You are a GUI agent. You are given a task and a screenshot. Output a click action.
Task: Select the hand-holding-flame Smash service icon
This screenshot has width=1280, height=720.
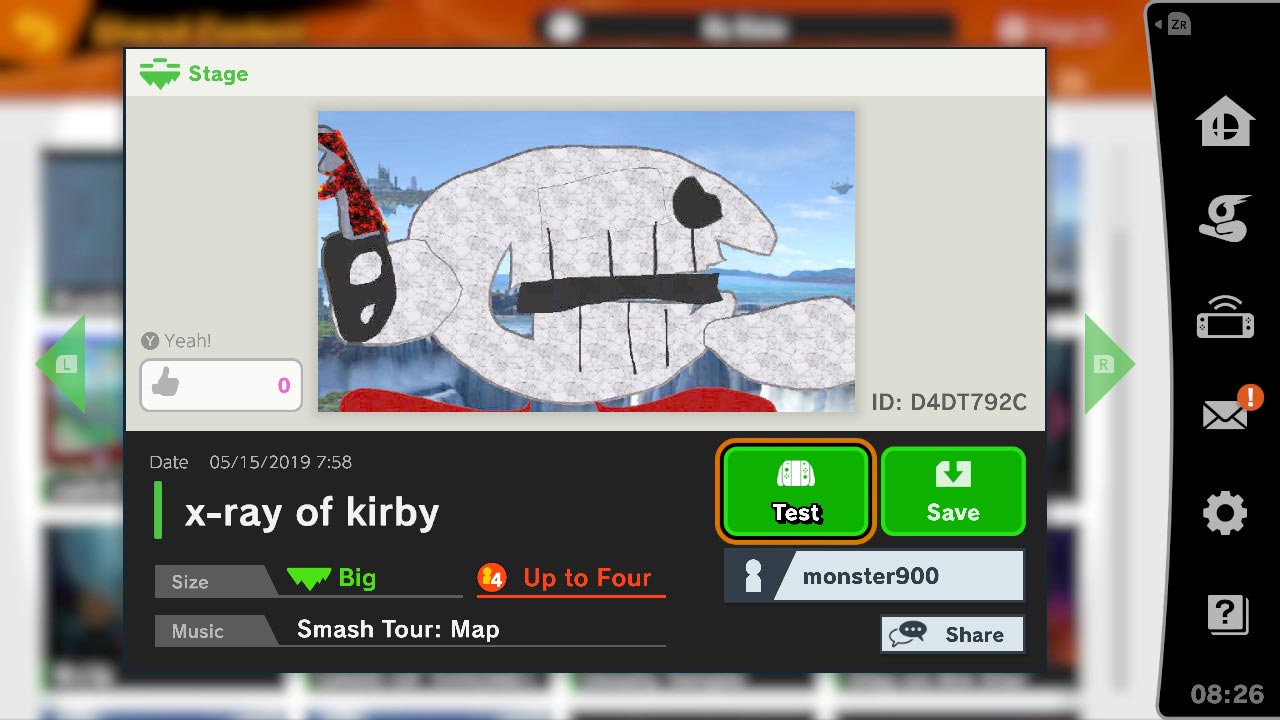pyautogui.click(x=1225, y=218)
